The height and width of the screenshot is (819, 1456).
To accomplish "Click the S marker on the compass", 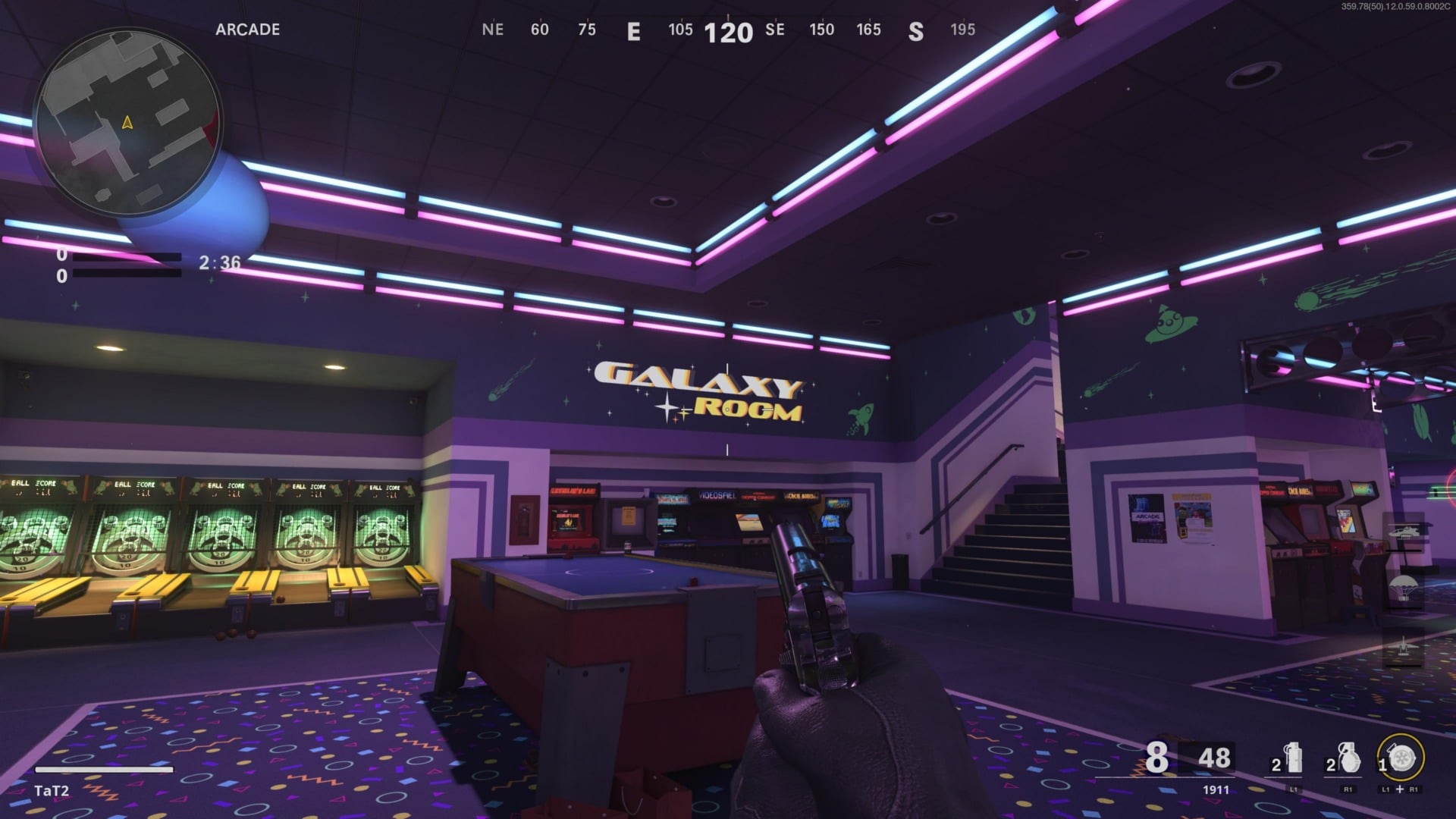I will click(916, 31).
